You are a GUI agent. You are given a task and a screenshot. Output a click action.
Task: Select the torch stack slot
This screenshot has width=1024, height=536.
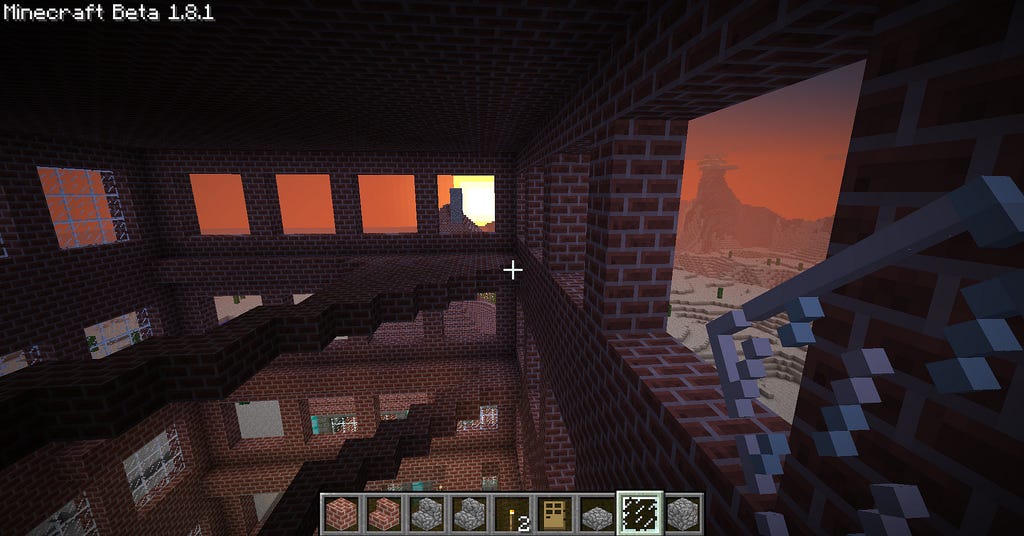coord(511,512)
